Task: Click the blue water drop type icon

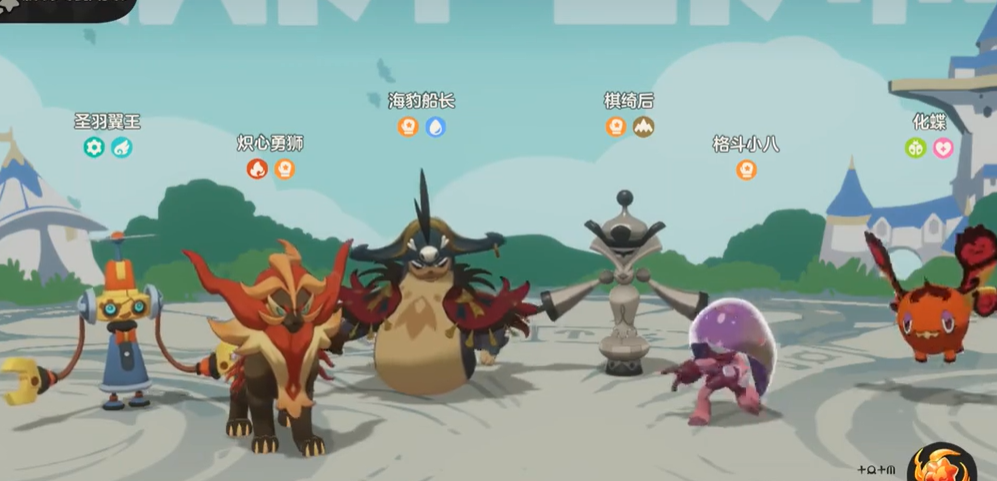Action: tap(435, 127)
